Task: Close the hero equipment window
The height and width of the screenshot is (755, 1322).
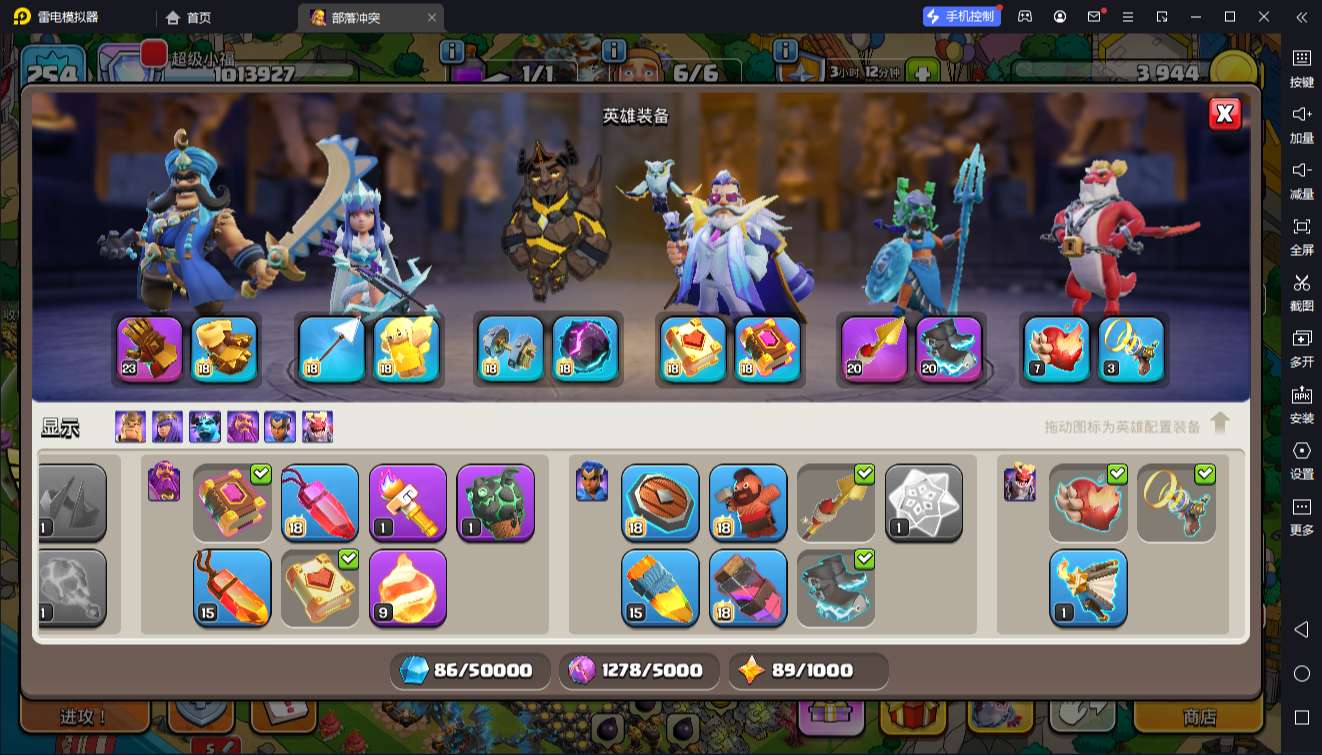Action: 1224,114
